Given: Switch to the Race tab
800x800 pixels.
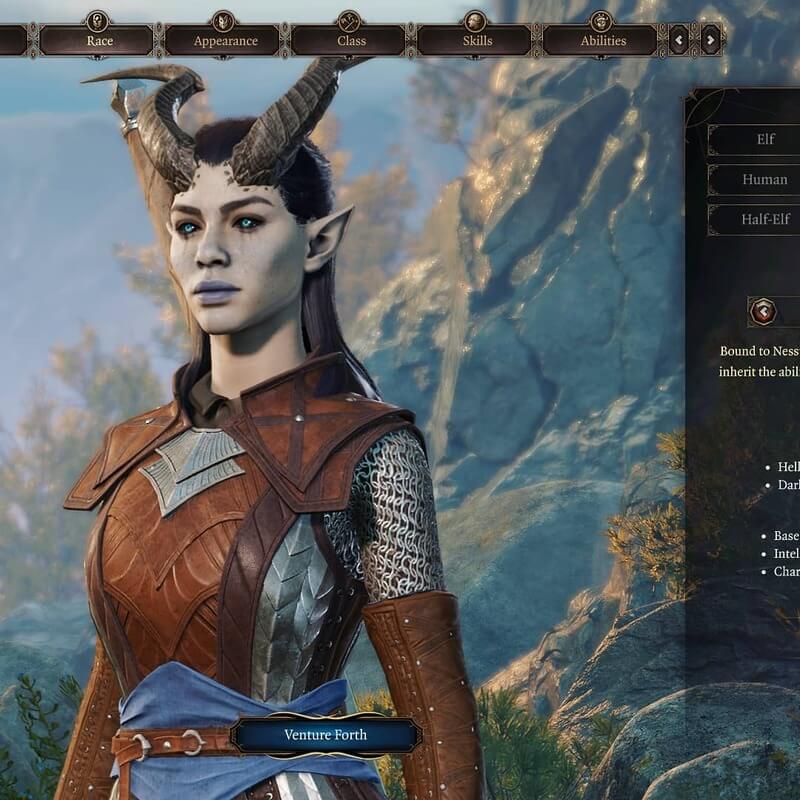Looking at the screenshot, I should tap(99, 41).
